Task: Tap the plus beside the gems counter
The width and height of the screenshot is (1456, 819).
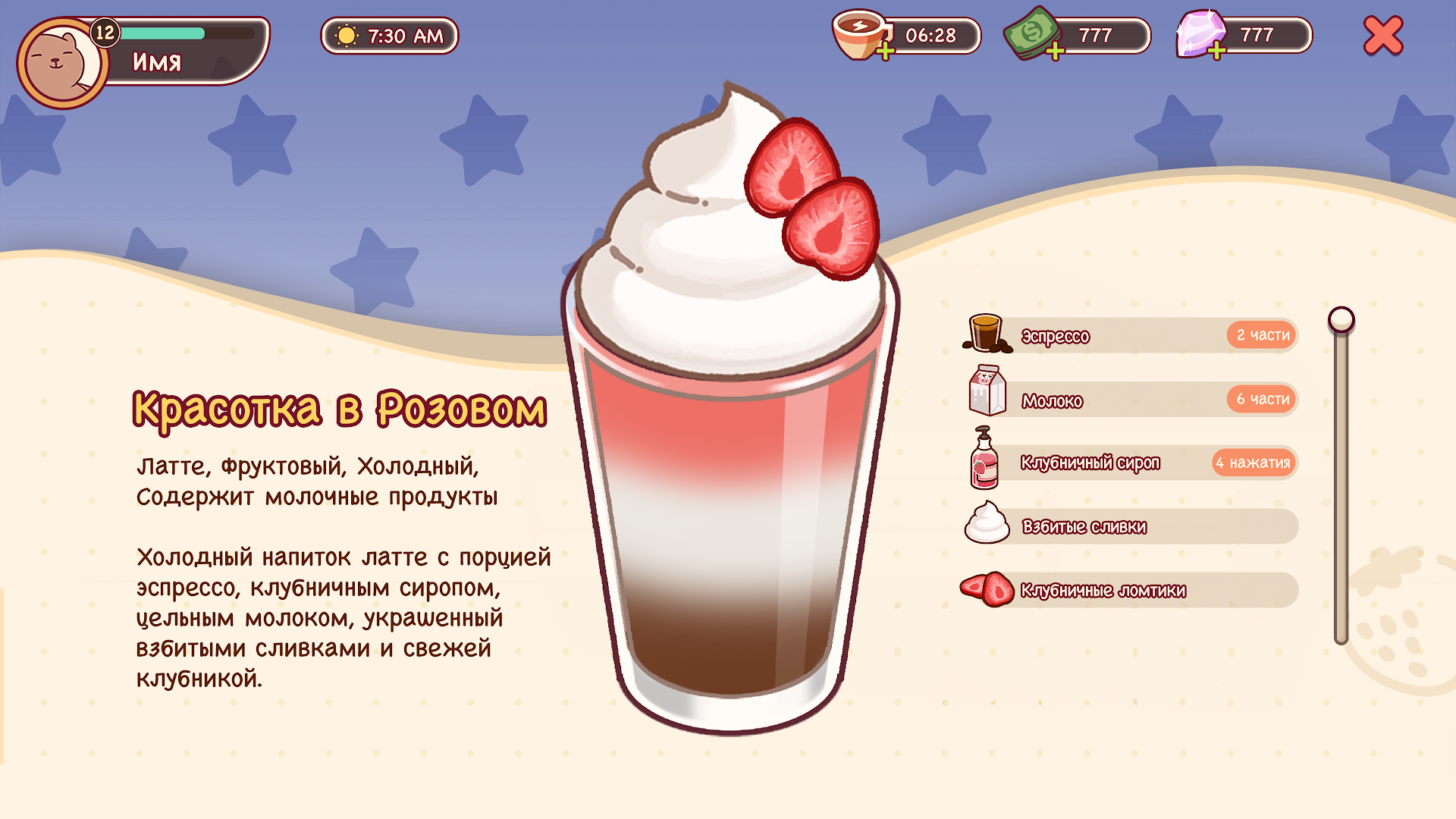Action: 1216,52
